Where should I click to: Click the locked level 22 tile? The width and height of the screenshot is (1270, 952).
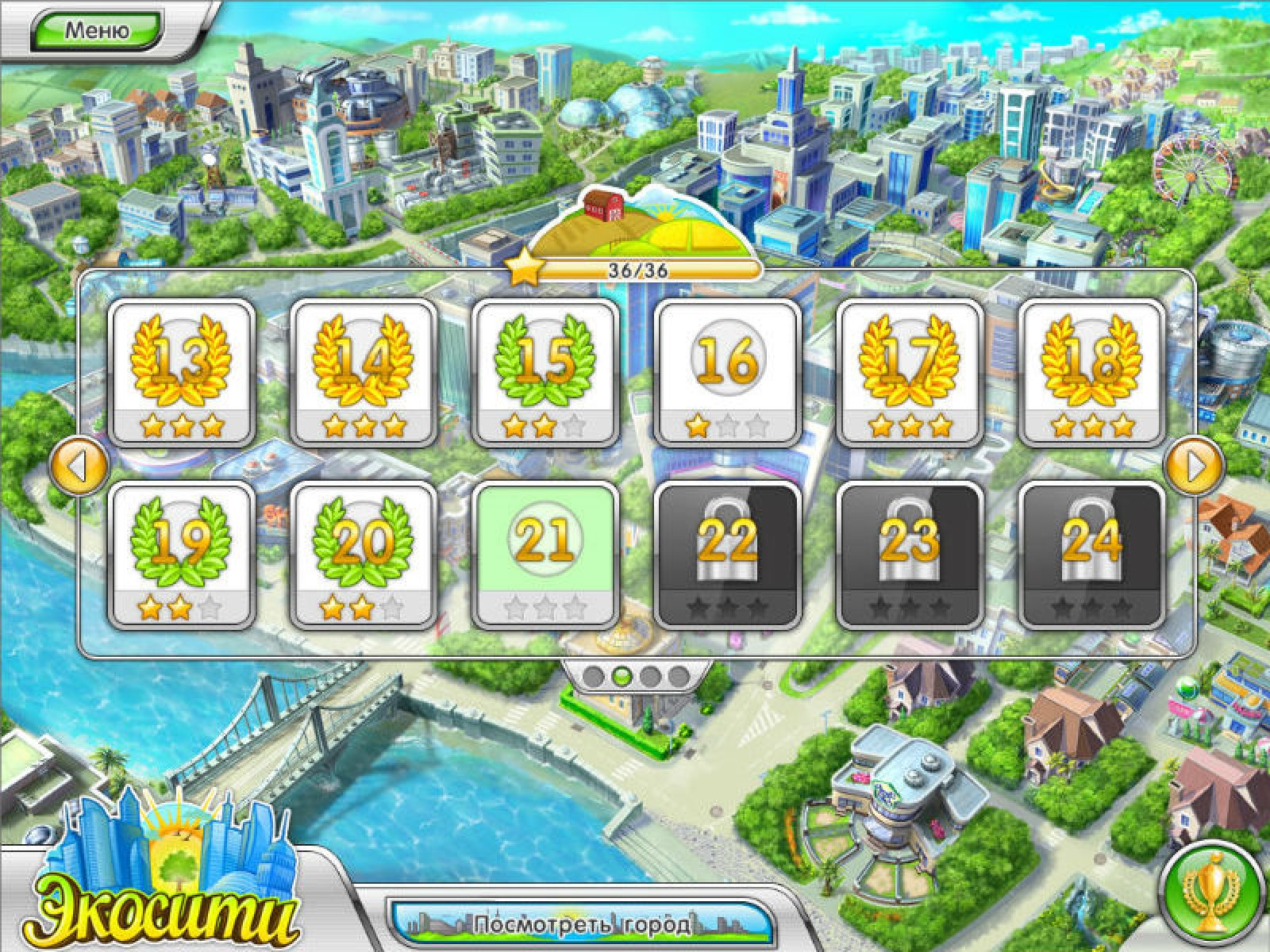tap(727, 554)
